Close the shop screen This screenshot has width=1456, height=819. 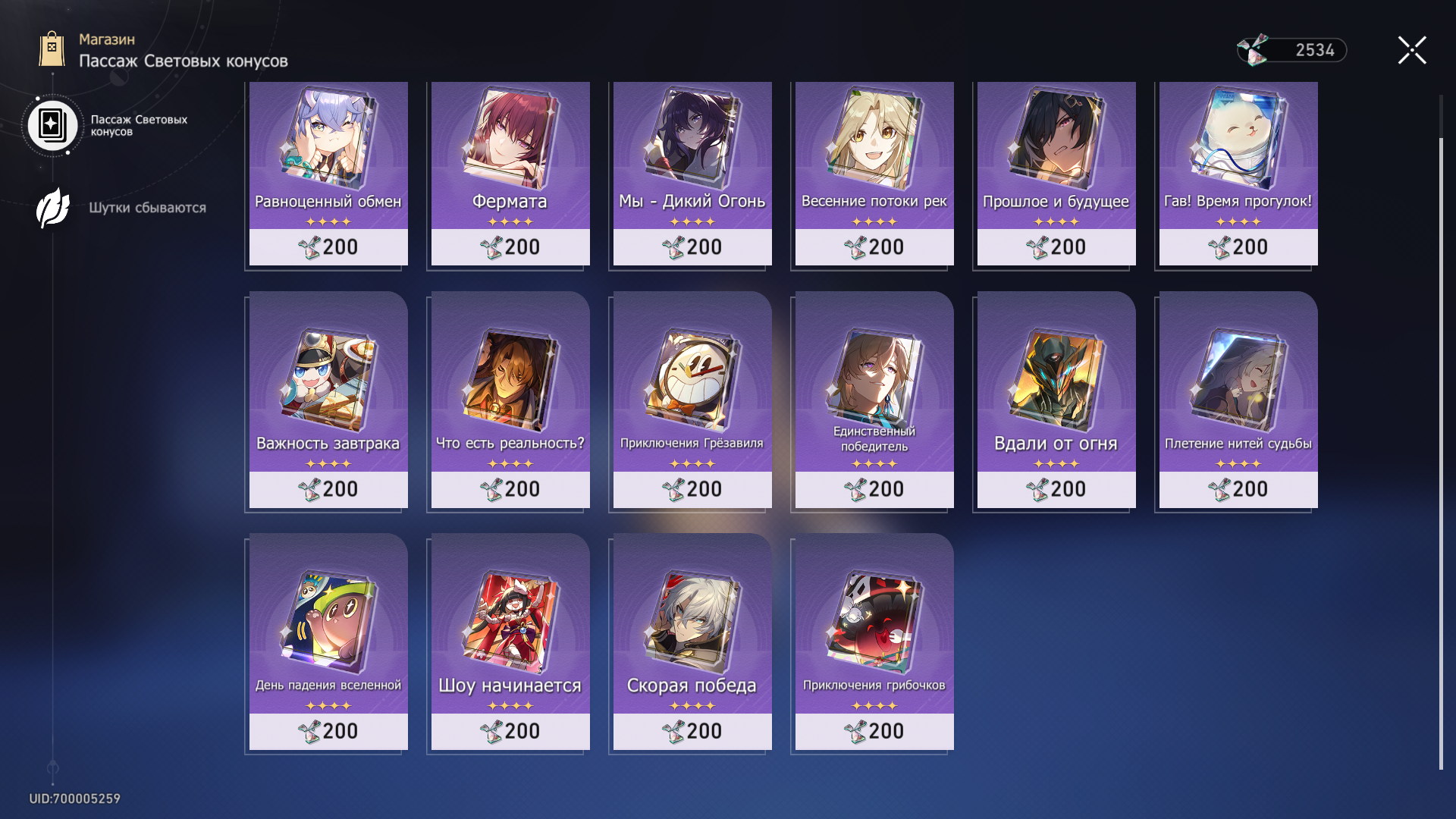(1412, 51)
